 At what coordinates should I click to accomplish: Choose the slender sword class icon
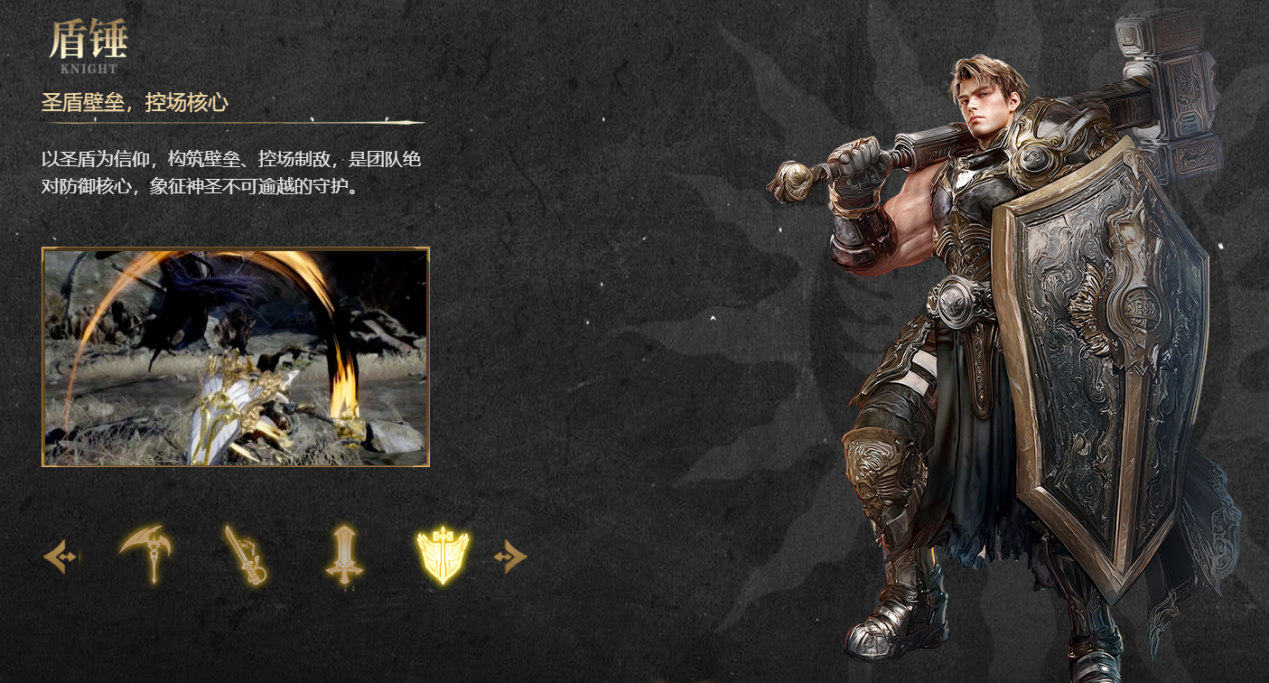pos(245,555)
